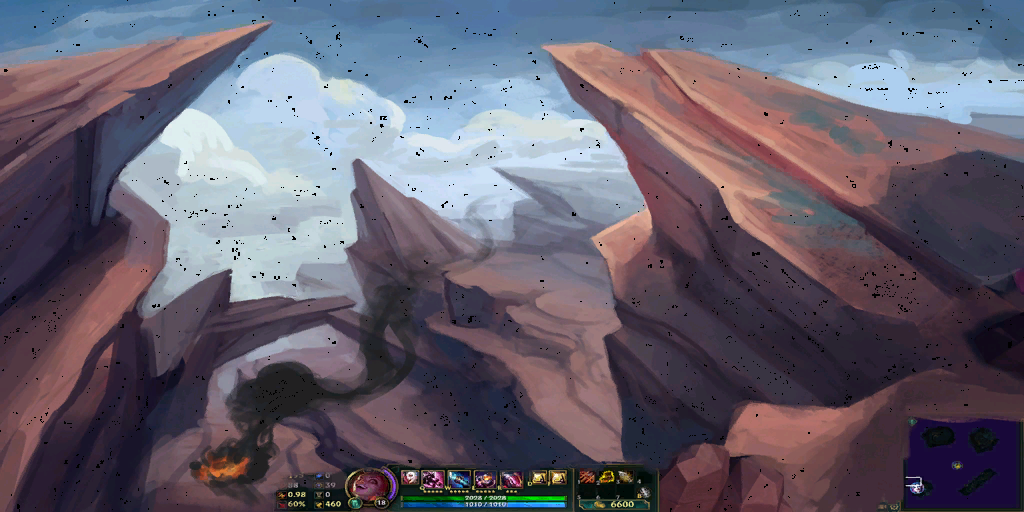This screenshot has height=512, width=1024.
Task: Trigger the R ultimate ability icon
Action: click(x=511, y=479)
